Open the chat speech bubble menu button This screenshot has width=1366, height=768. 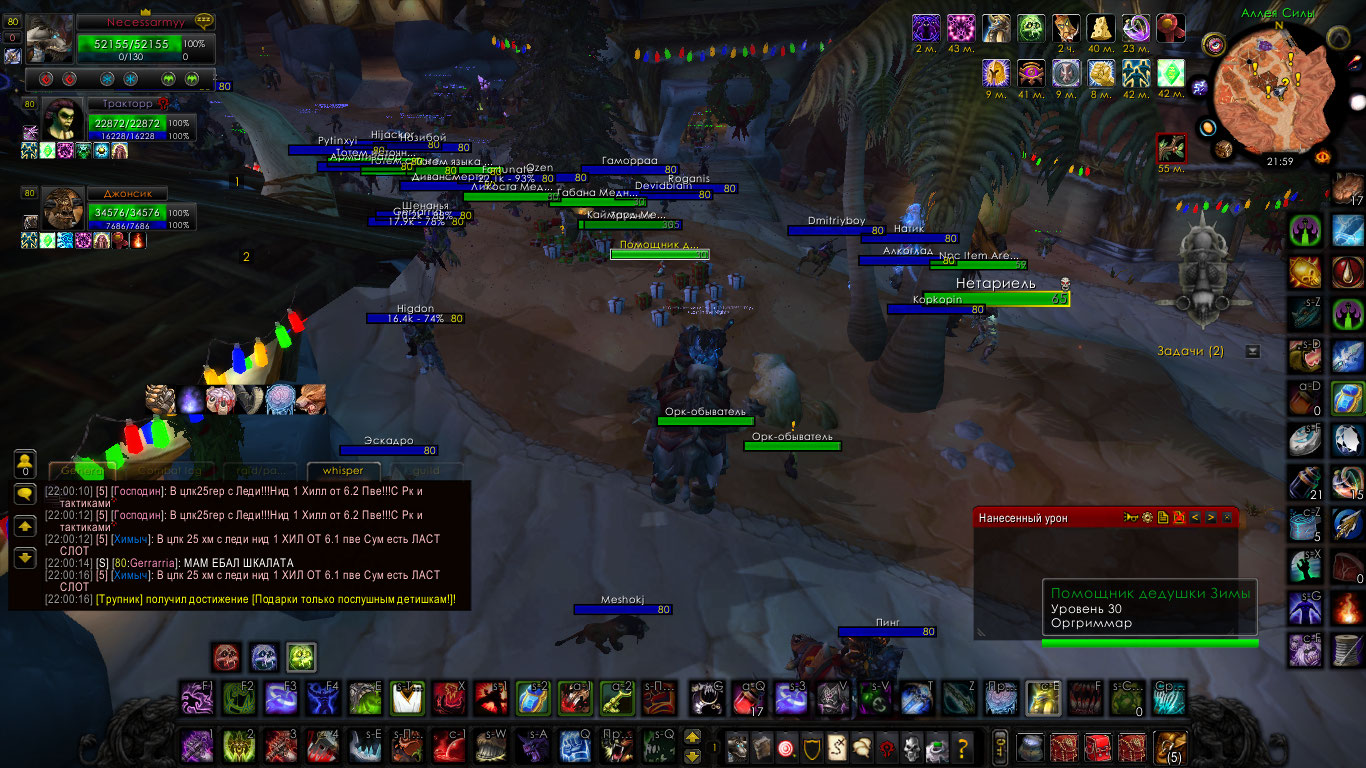tap(25, 494)
